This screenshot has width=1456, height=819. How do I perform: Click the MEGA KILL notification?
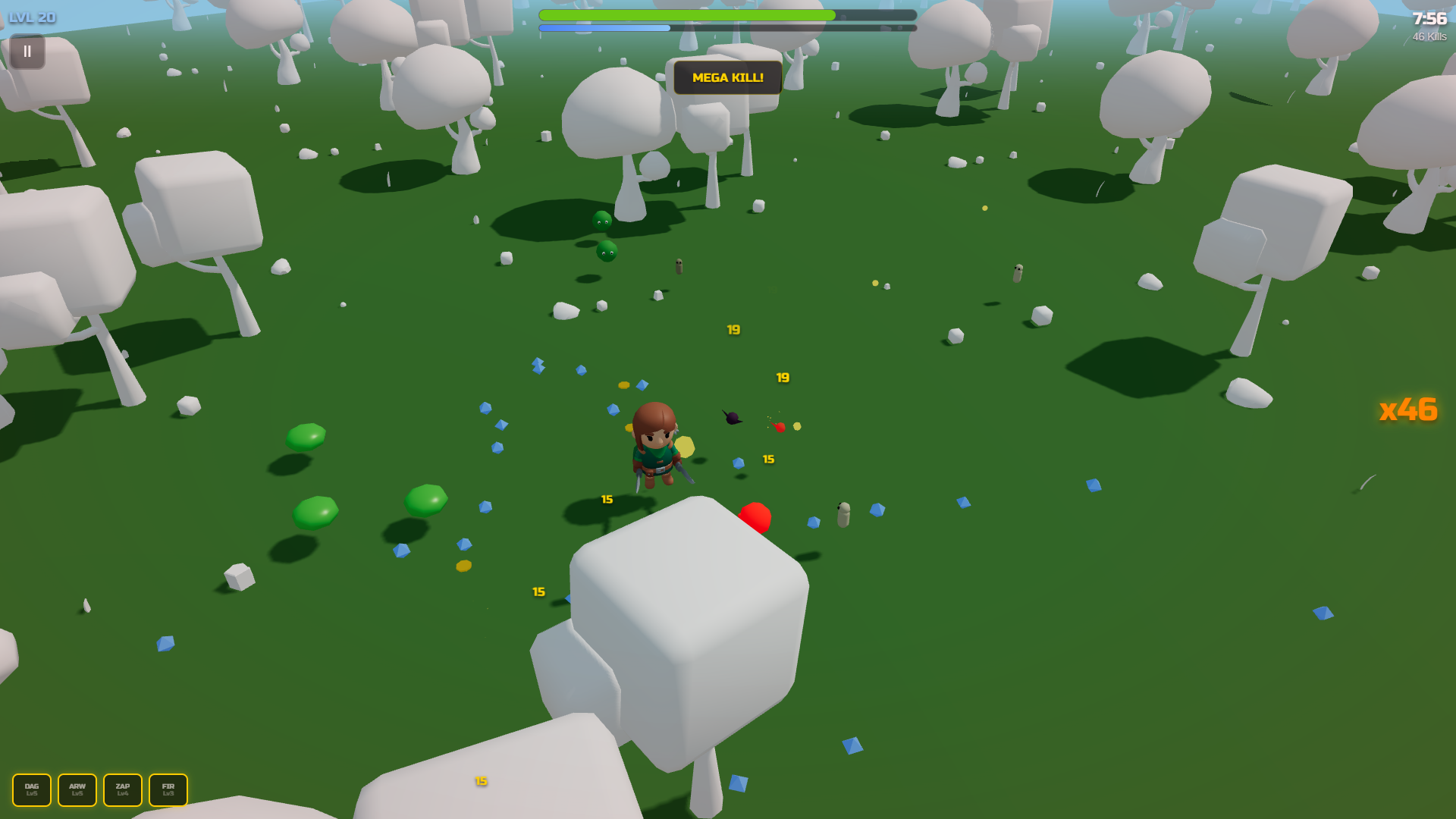click(x=726, y=77)
